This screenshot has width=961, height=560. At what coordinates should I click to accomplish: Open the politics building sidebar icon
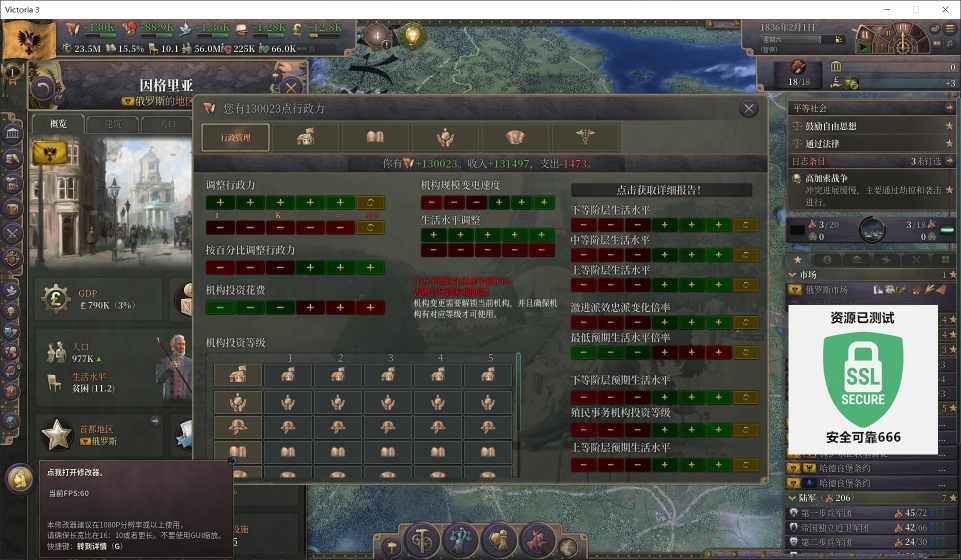tap(13, 134)
